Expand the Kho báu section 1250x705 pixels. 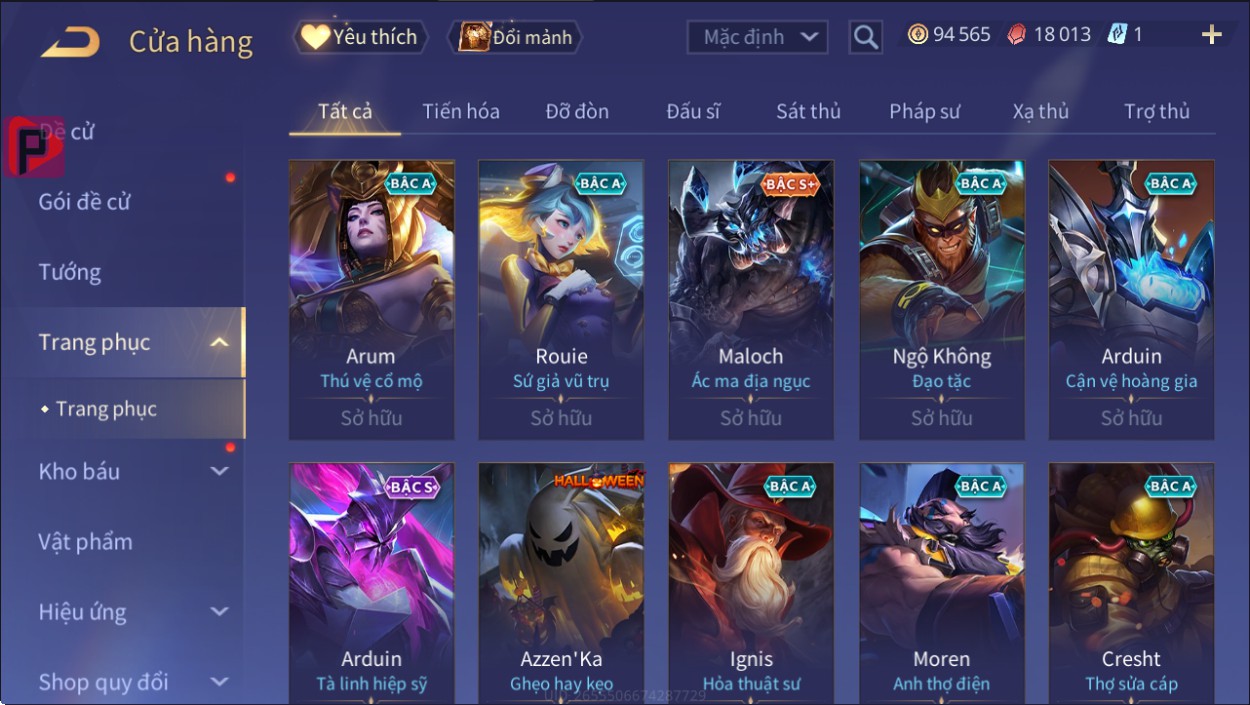[130, 472]
